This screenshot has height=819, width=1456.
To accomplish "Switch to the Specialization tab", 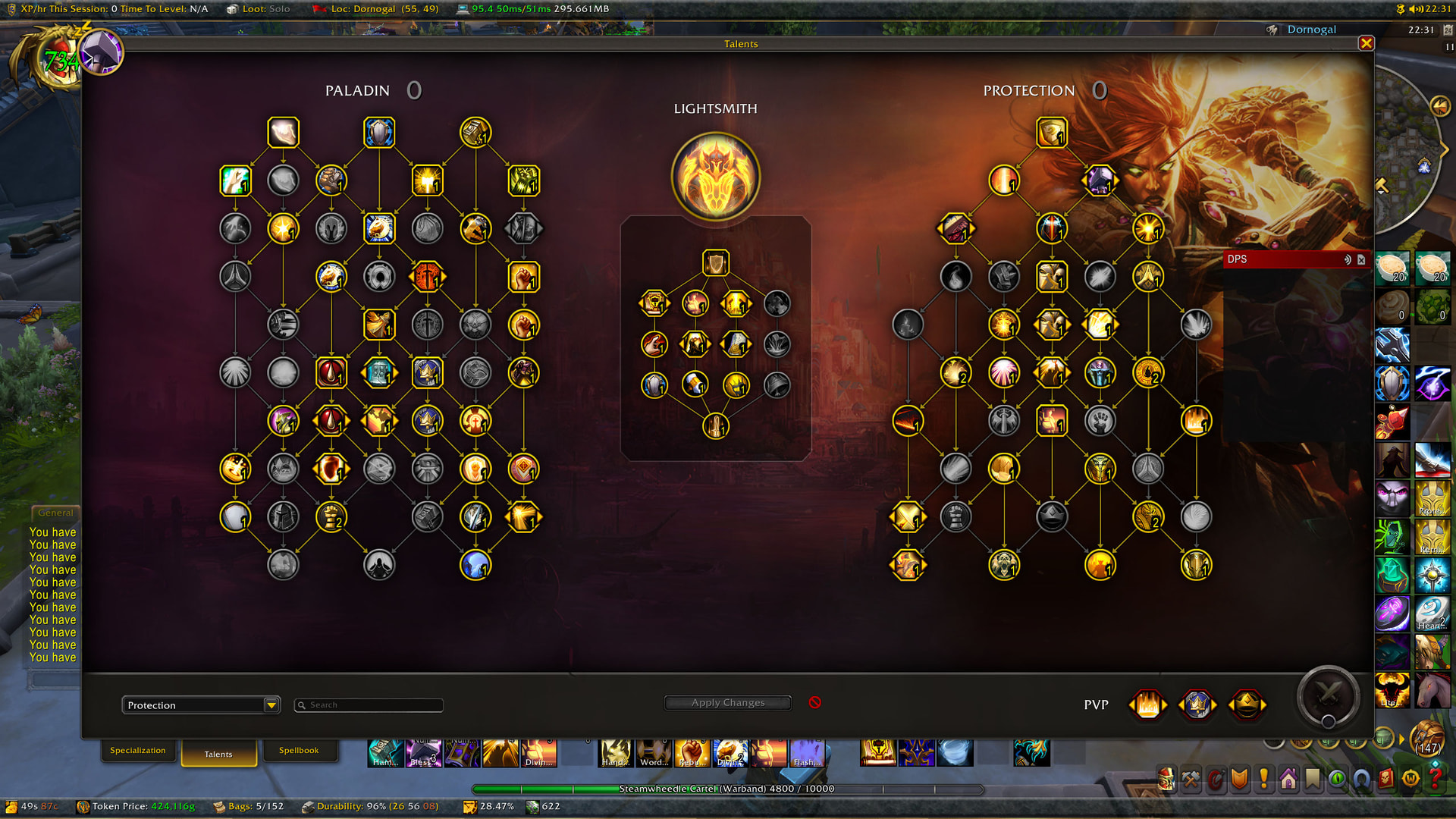I will pos(139,749).
